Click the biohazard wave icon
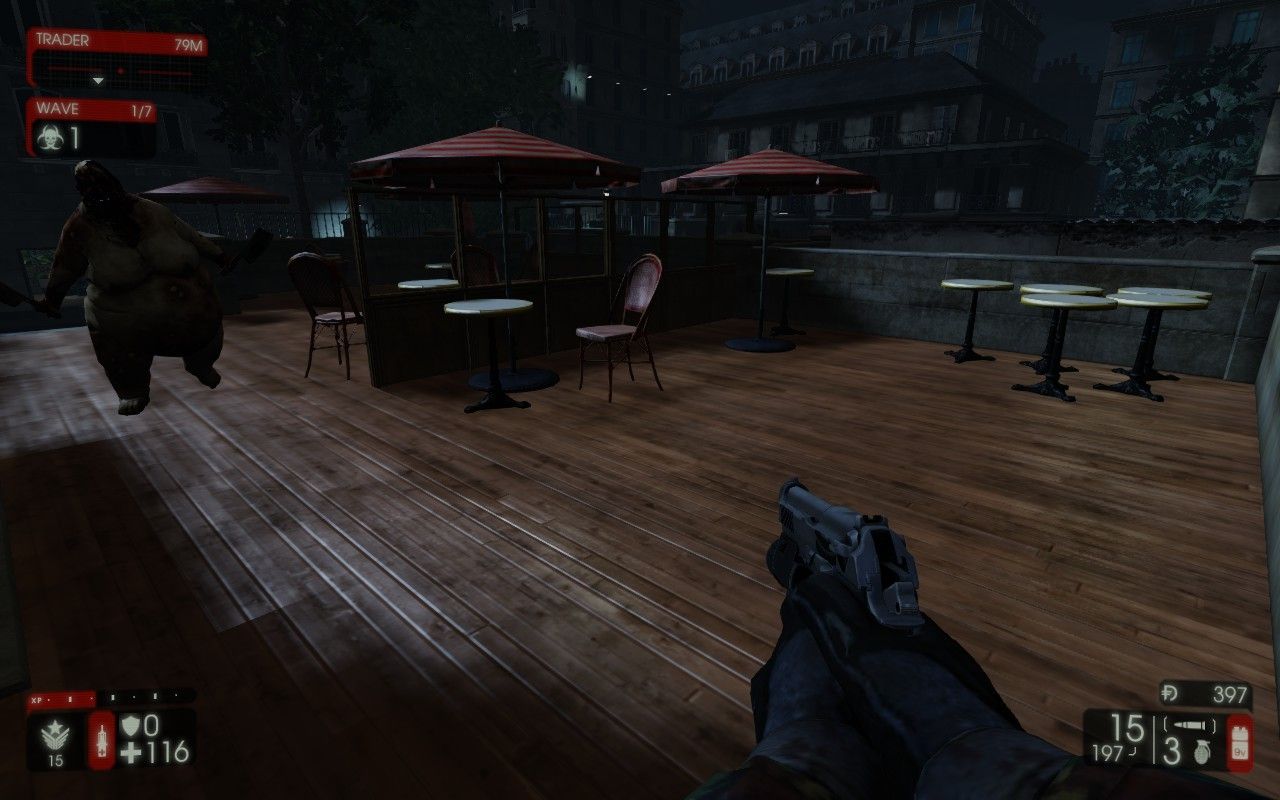Screen dimensions: 1280x800 (48, 140)
